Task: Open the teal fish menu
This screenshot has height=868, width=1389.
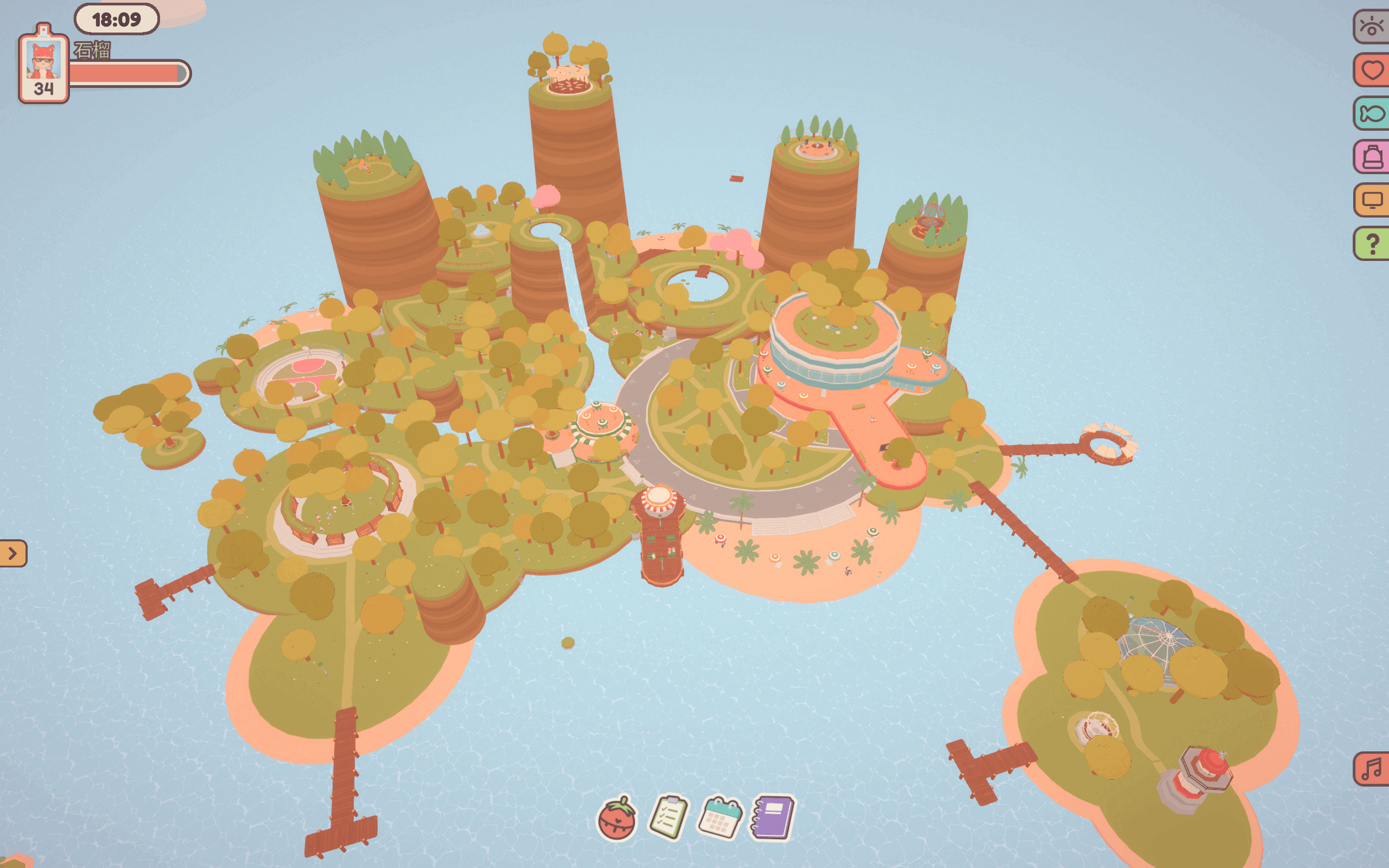Action: 1372,113
